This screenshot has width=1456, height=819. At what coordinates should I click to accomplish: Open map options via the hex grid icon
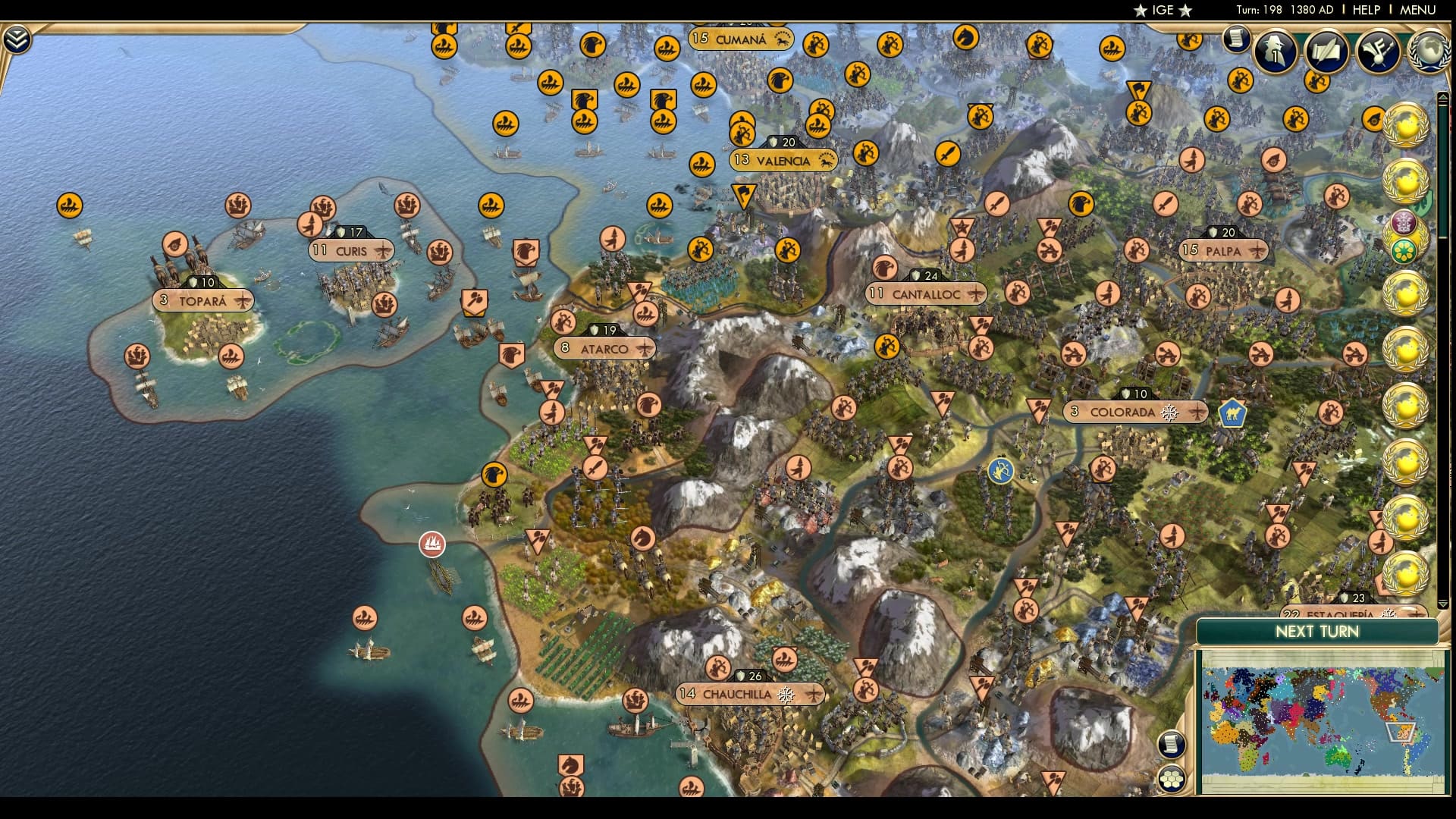point(1172,778)
